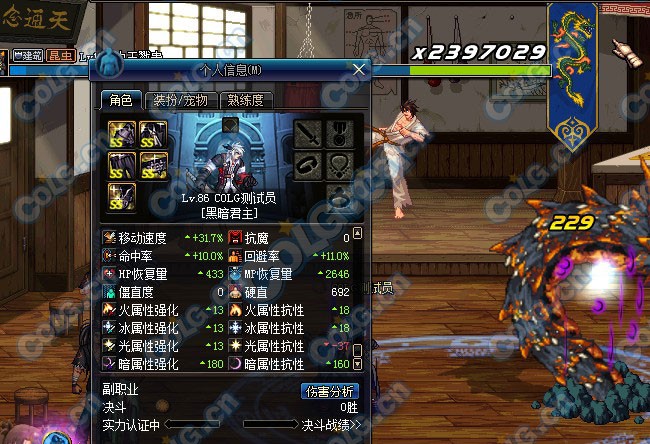The height and width of the screenshot is (444, 650).
Task: Switch to the 角色 tab
Action: [x=121, y=100]
